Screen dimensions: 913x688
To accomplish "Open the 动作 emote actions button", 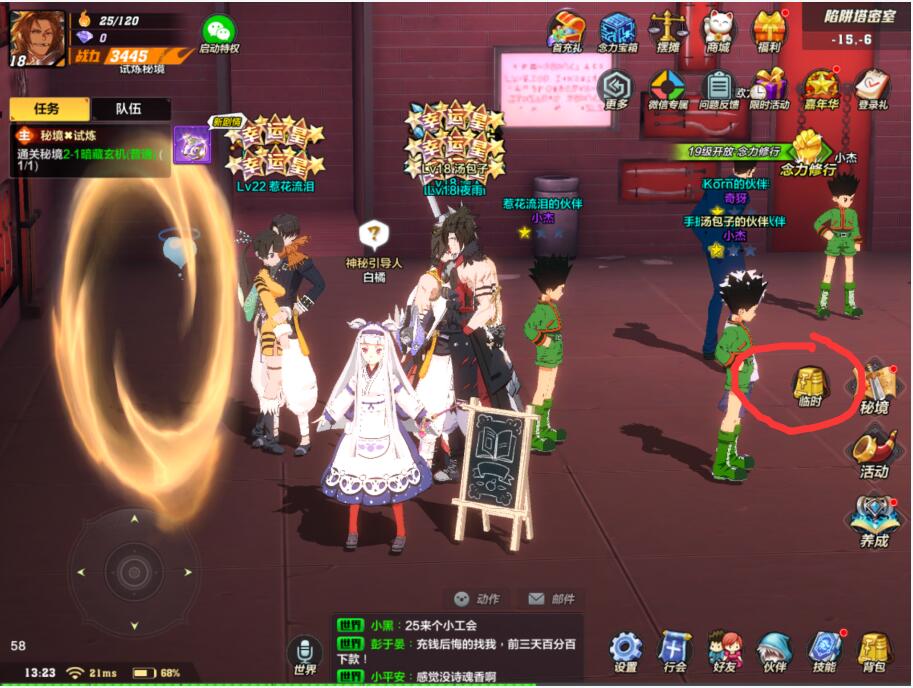I will click(476, 599).
